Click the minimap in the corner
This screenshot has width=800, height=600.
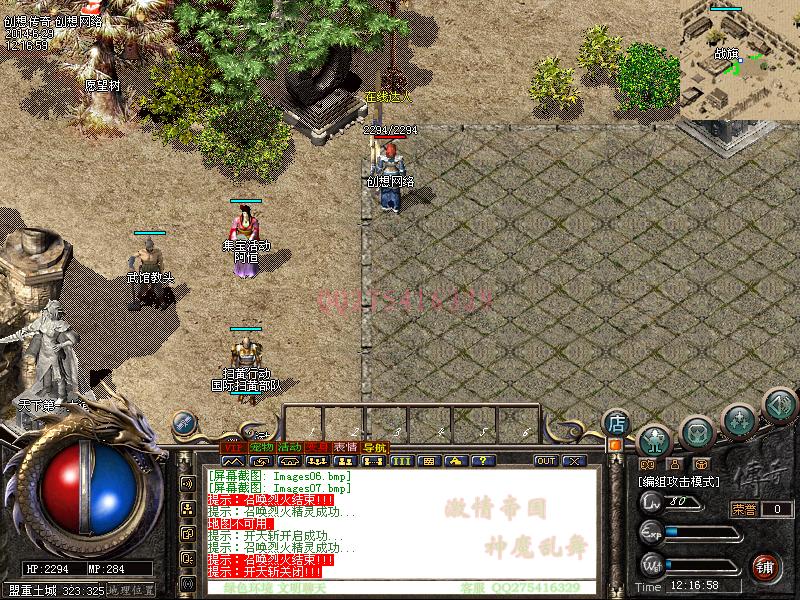740,60
